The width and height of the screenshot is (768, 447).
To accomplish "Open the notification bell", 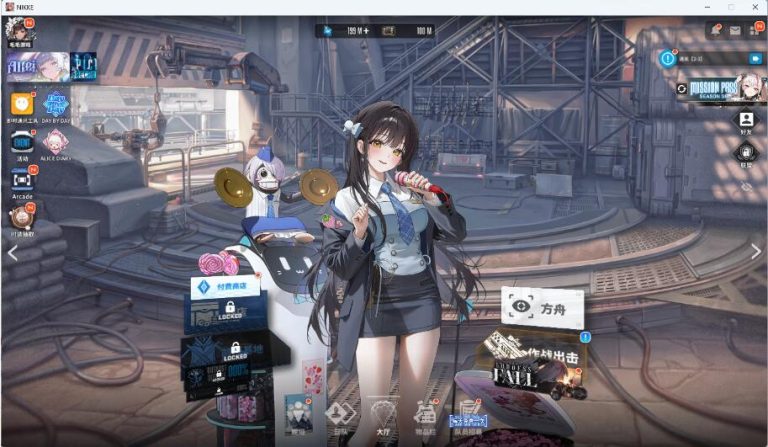I will click(716, 31).
